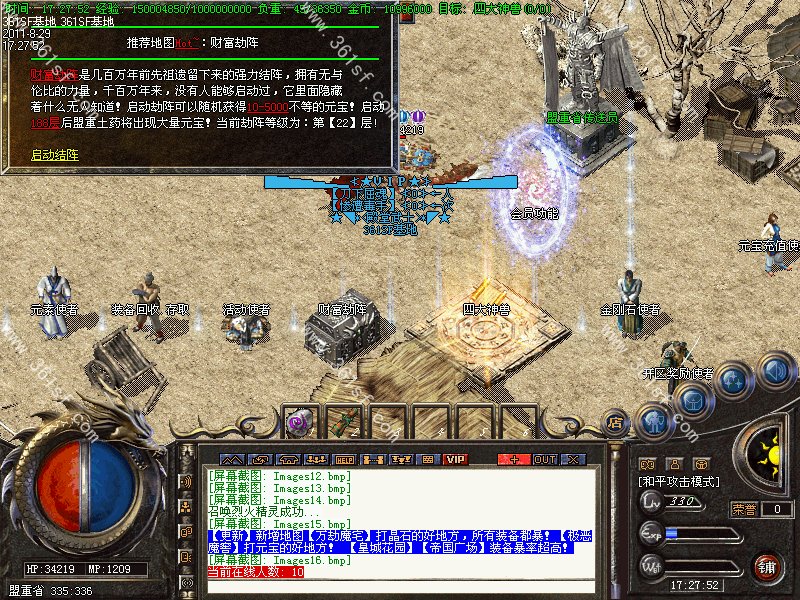The image size is (800, 600).
Task: Click the VIP button above chat
Action: [456, 459]
